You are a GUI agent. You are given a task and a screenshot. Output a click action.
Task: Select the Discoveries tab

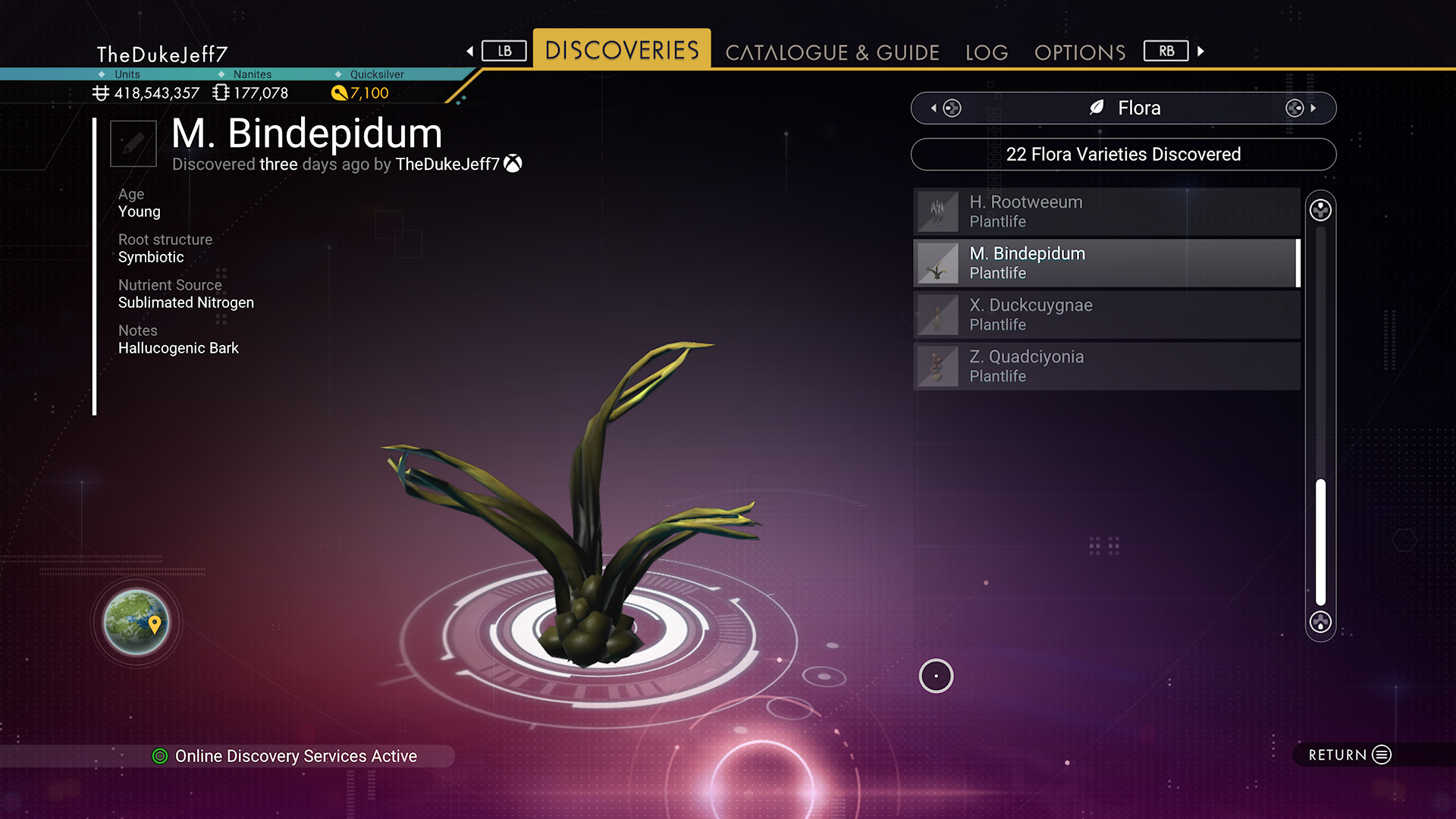(622, 50)
